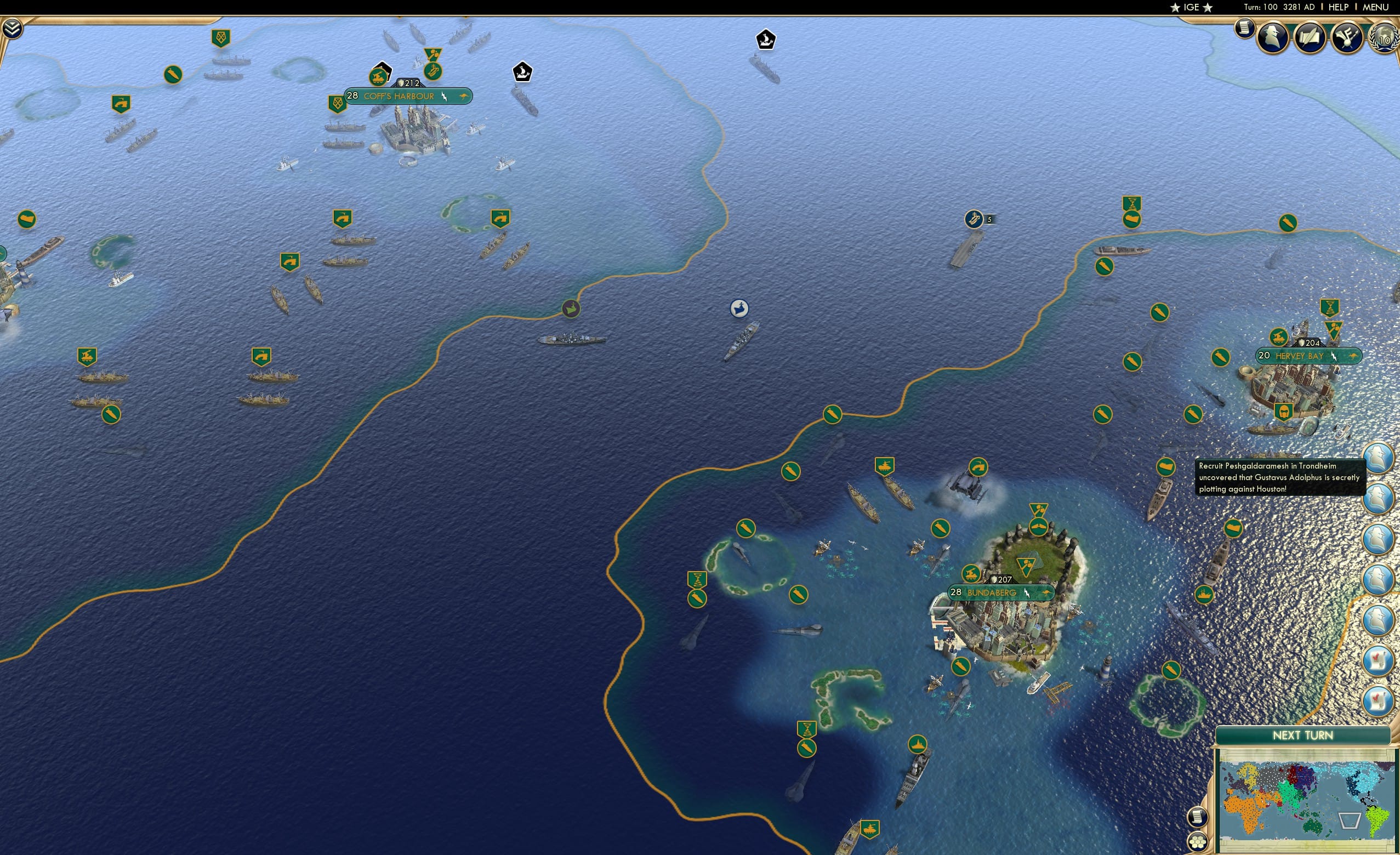Open the Diplomacy overview scroll-and-quill icon
Viewport: 1400px width, 855px height.
point(1310,37)
